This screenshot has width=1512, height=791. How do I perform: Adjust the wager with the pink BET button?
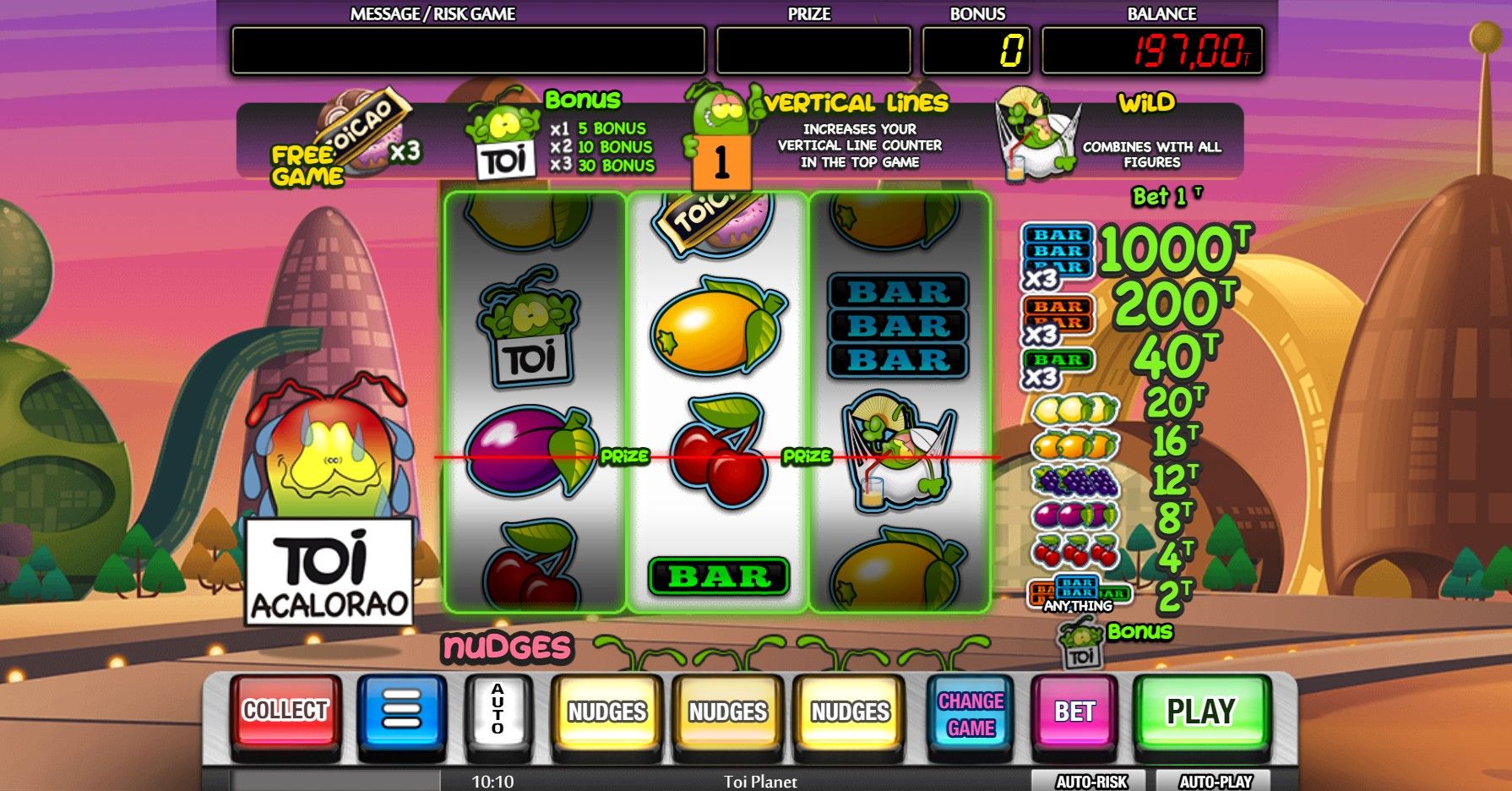pos(1074,712)
